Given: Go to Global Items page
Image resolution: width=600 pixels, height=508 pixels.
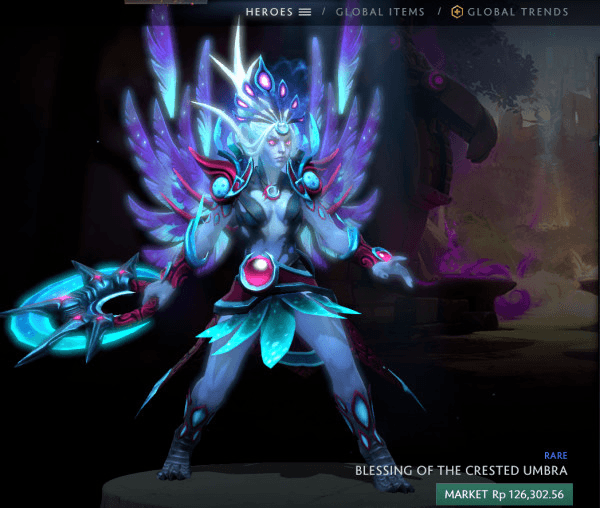Looking at the screenshot, I should pos(380,12).
